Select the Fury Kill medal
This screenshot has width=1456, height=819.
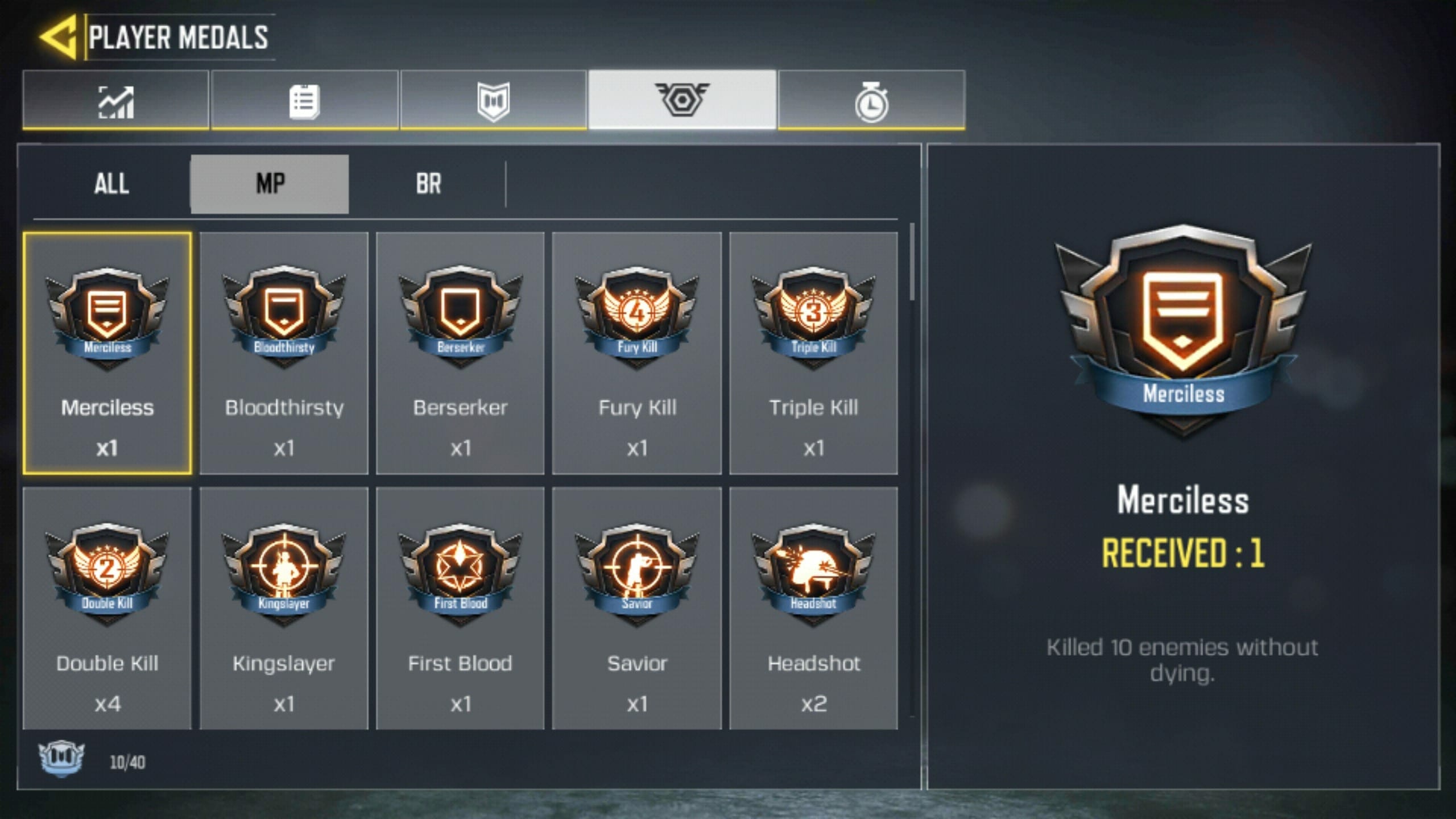tap(637, 353)
